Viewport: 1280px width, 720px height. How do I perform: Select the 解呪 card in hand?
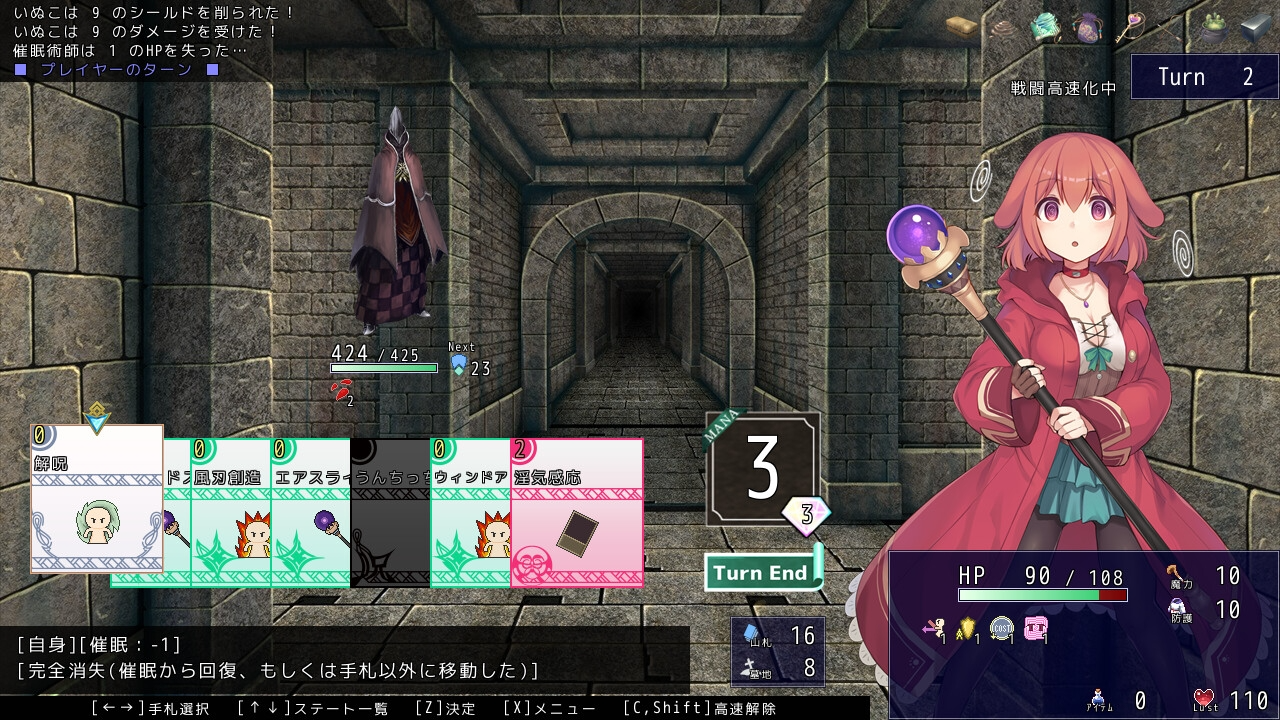coord(97,498)
